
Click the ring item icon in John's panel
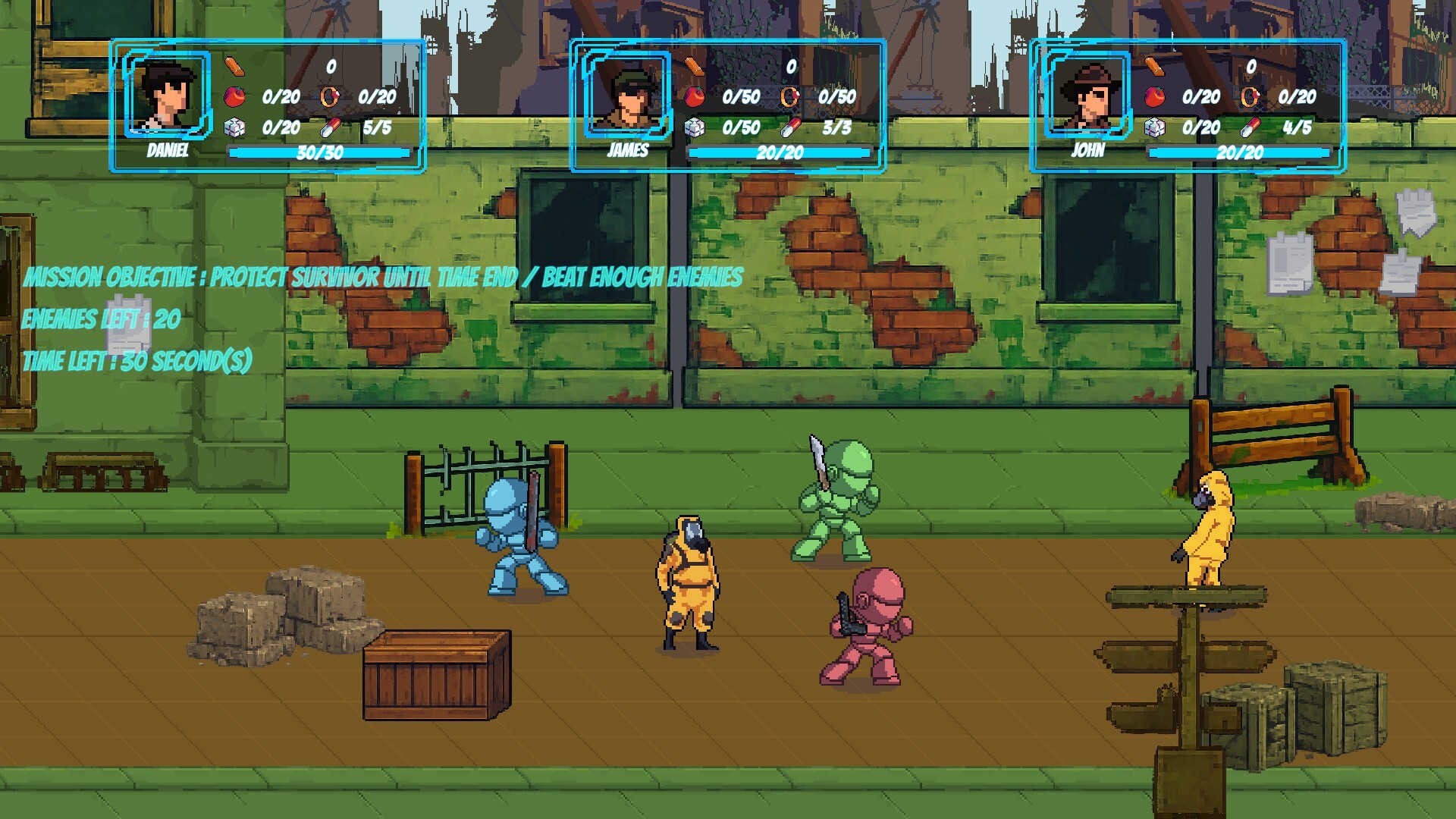coord(1250,96)
